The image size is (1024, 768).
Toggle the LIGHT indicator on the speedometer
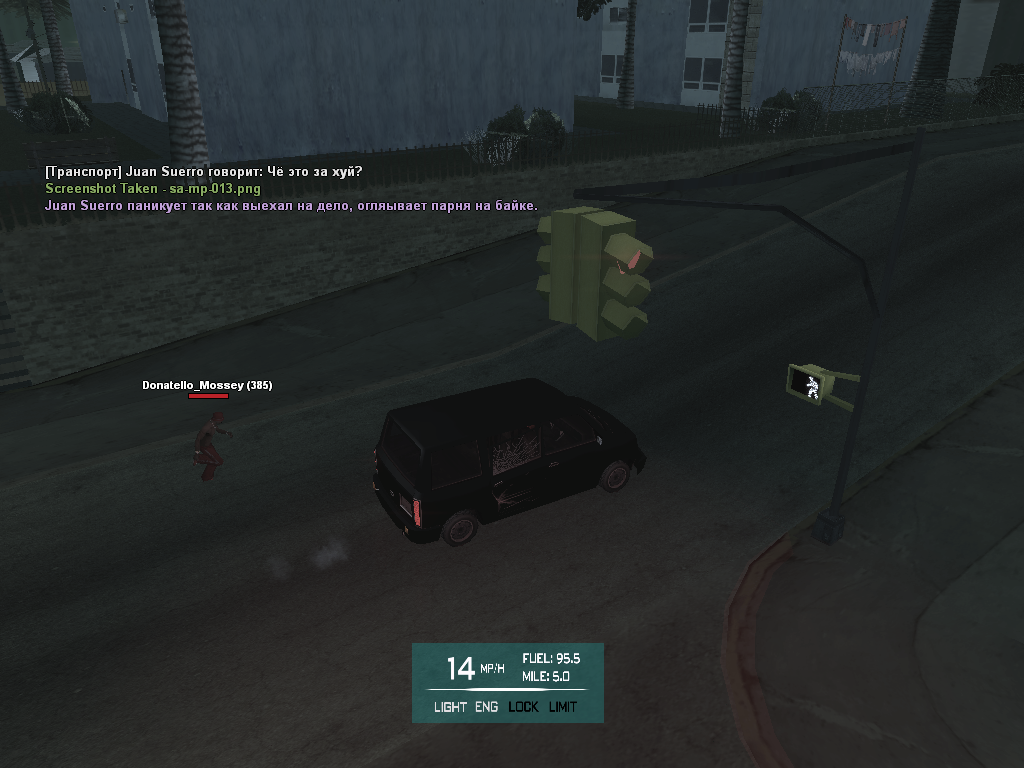point(450,707)
